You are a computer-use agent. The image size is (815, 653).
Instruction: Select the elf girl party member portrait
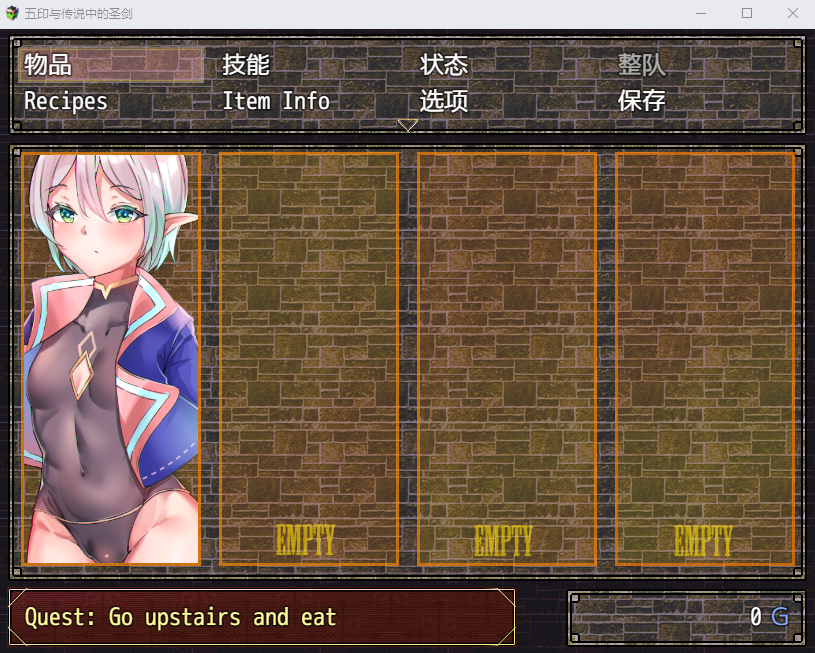click(111, 358)
